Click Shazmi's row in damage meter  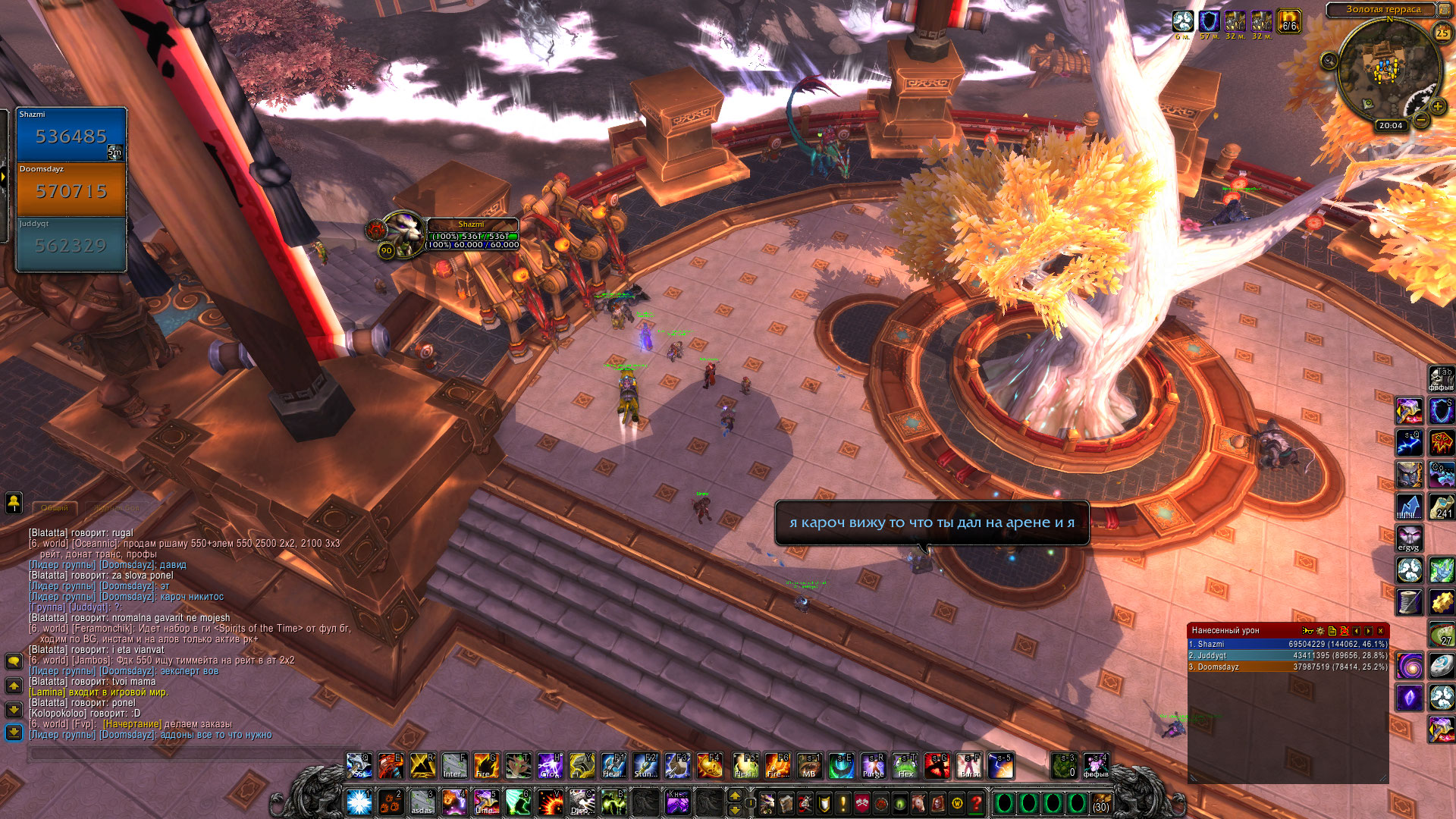click(1287, 644)
